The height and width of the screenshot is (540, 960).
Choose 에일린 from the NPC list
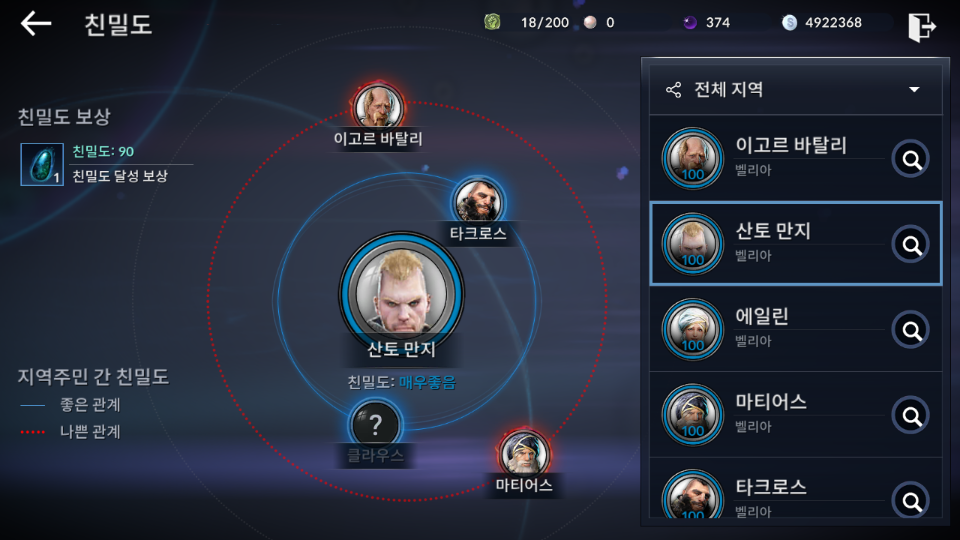pos(770,329)
